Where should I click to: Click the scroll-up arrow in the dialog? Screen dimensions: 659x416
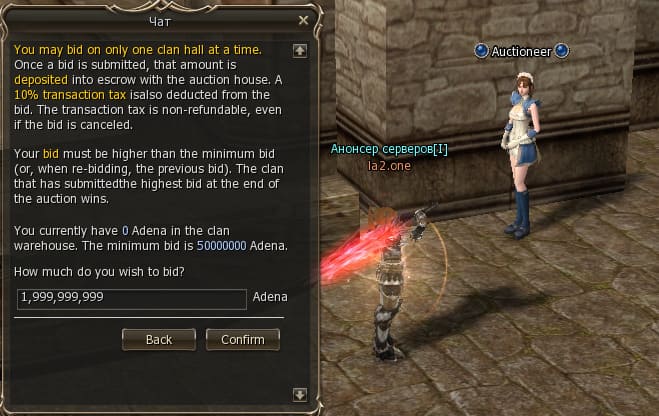pyautogui.click(x=299, y=49)
